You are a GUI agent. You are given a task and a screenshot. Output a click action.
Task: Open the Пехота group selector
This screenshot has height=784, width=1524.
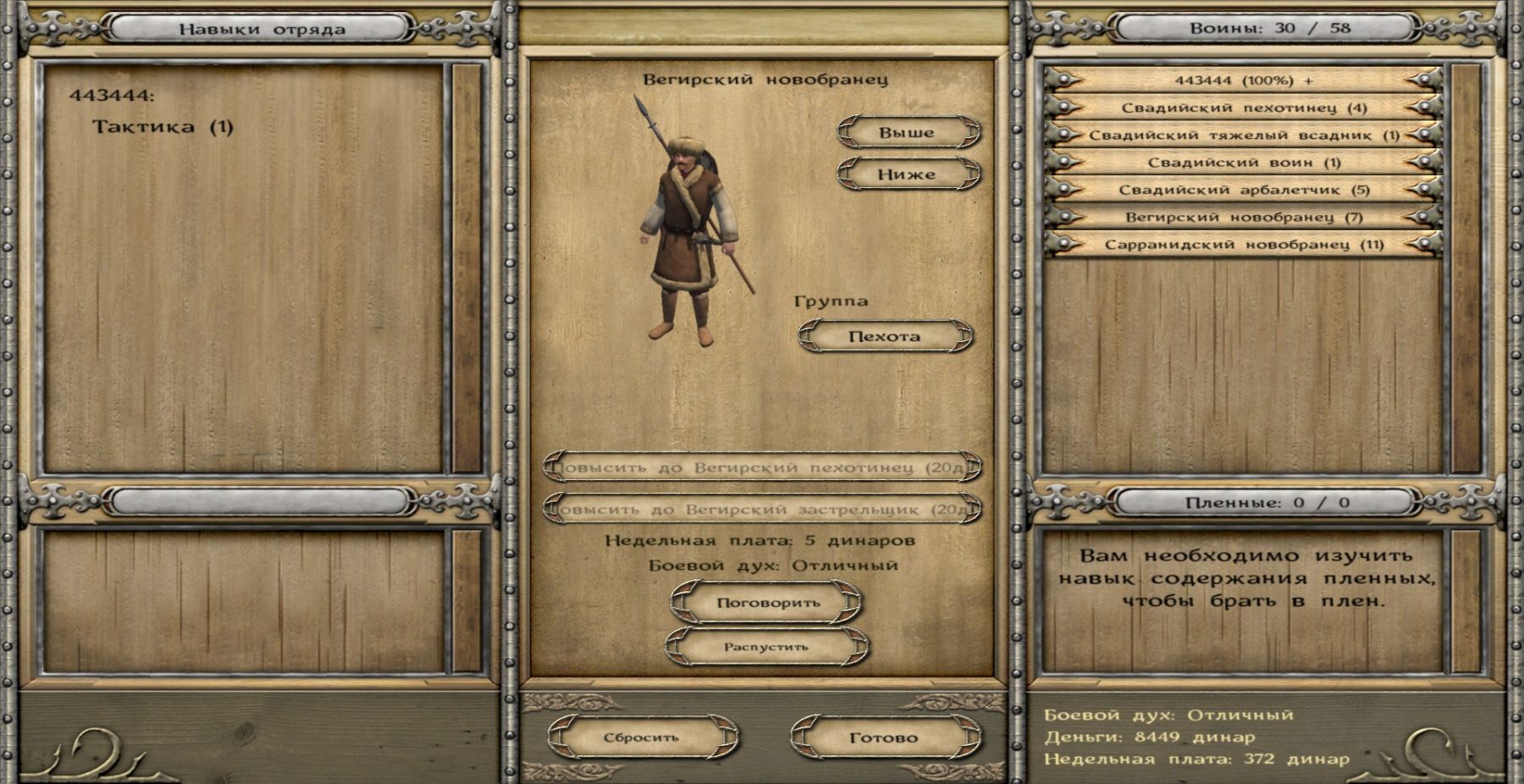coord(885,336)
